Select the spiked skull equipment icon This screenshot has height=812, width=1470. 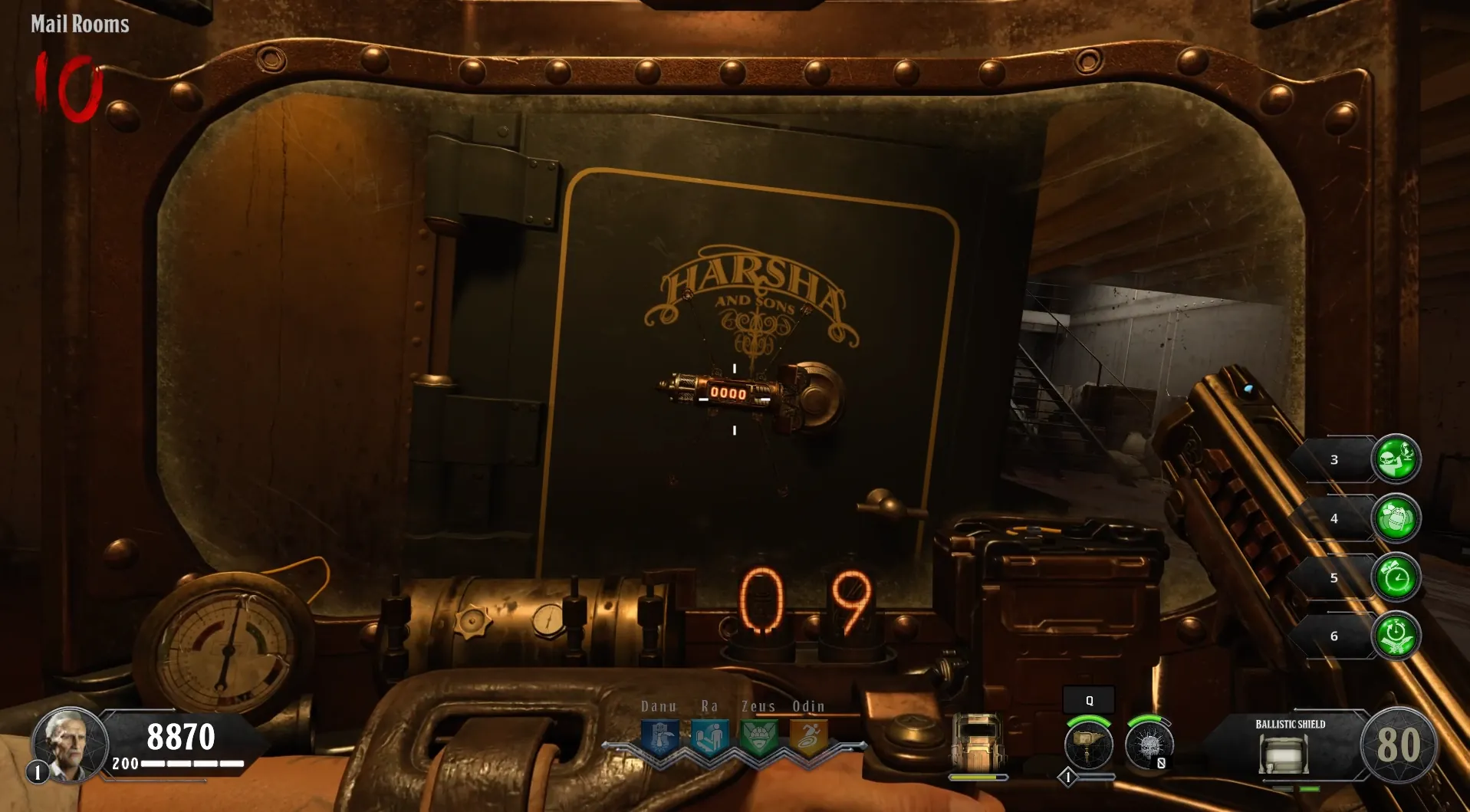(1149, 744)
